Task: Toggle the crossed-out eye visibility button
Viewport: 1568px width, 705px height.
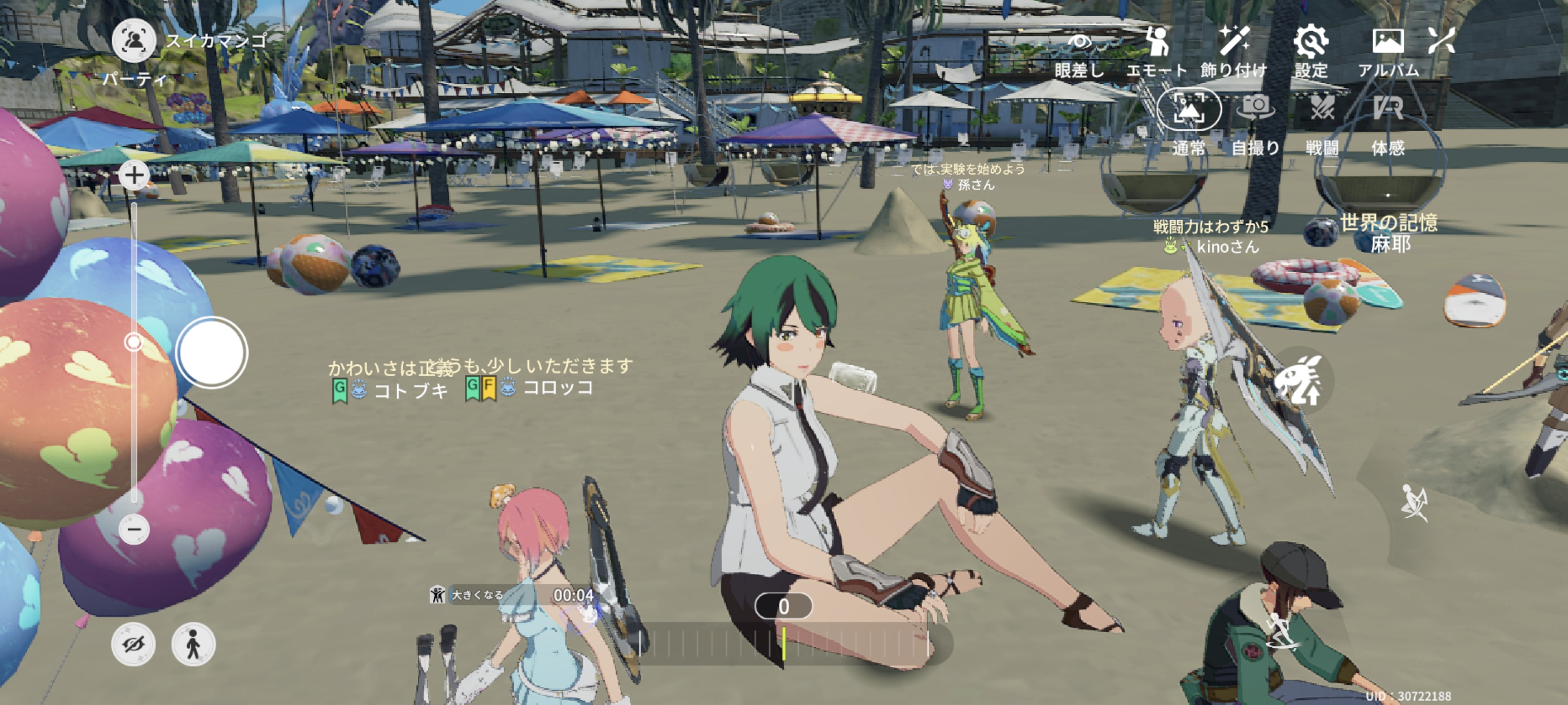Action: pos(134,644)
